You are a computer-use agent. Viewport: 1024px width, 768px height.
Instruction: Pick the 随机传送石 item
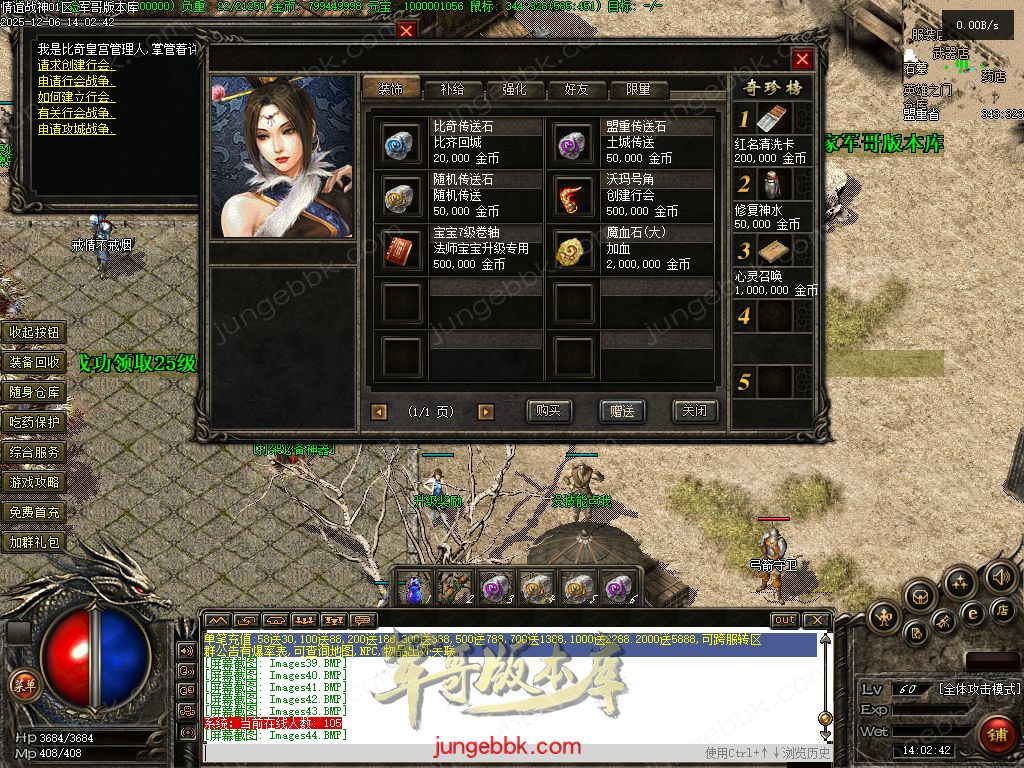(x=402, y=196)
